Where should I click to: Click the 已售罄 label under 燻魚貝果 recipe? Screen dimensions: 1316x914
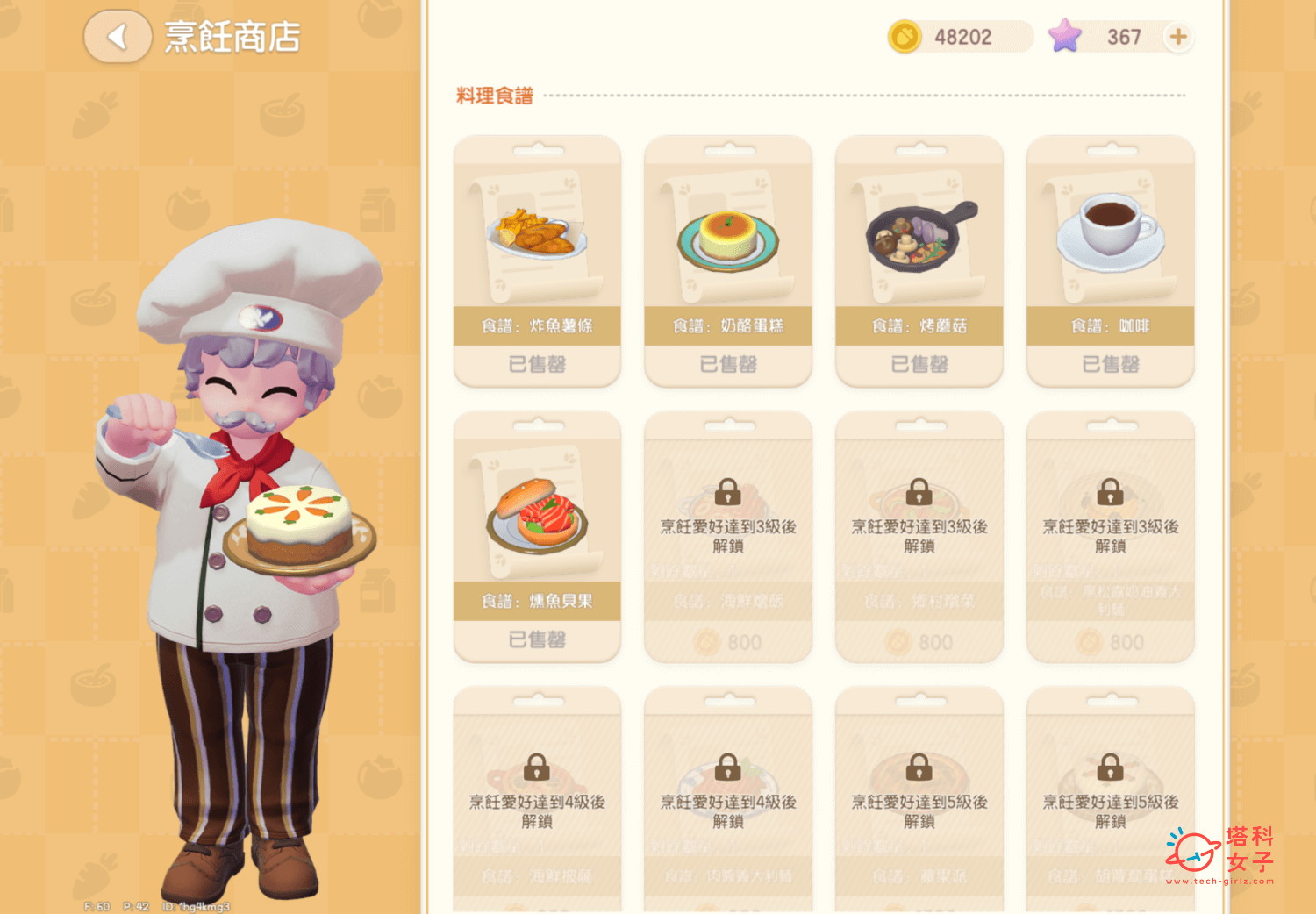pyautogui.click(x=536, y=641)
